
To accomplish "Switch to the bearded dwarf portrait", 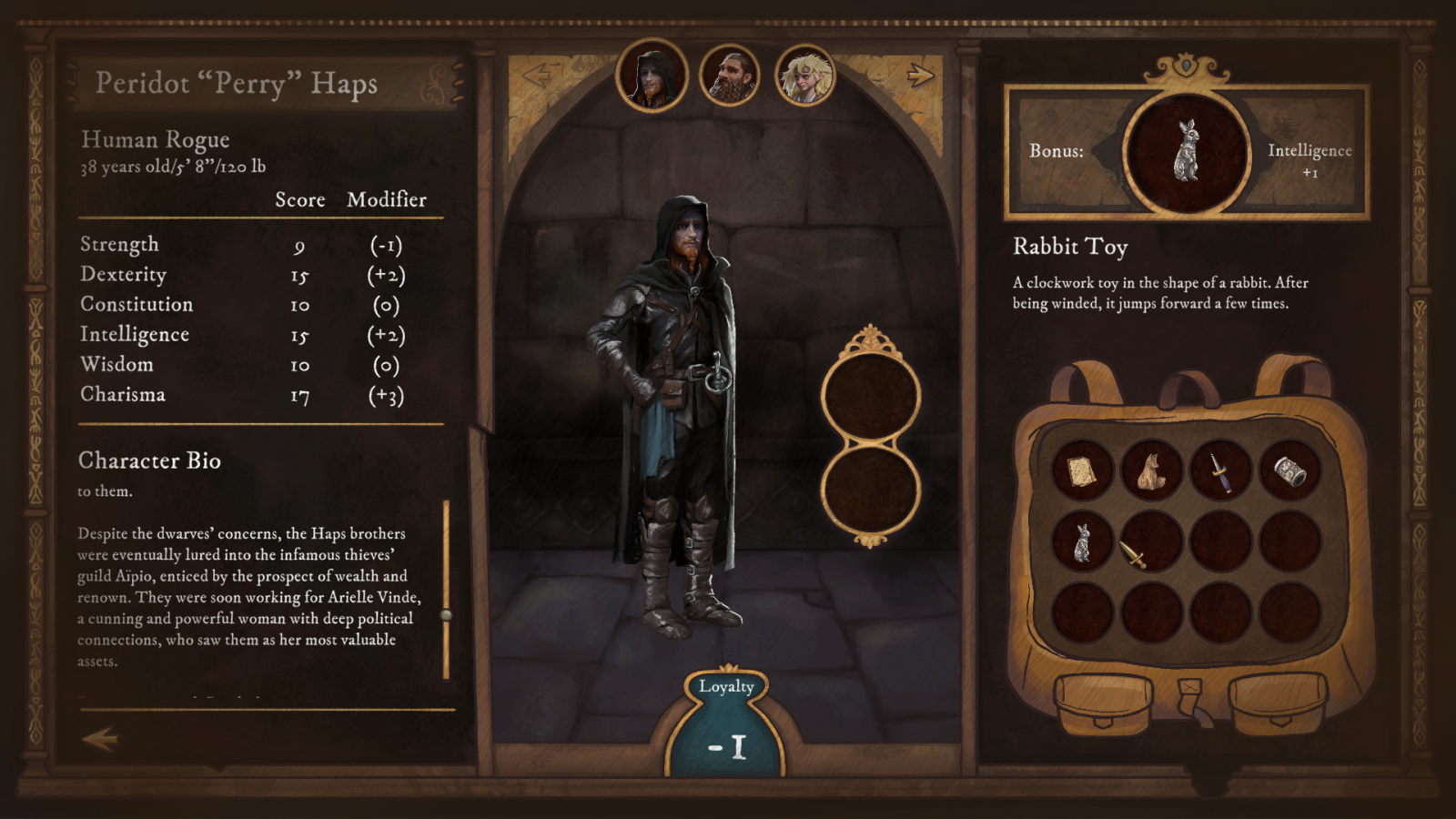I will pos(729,76).
